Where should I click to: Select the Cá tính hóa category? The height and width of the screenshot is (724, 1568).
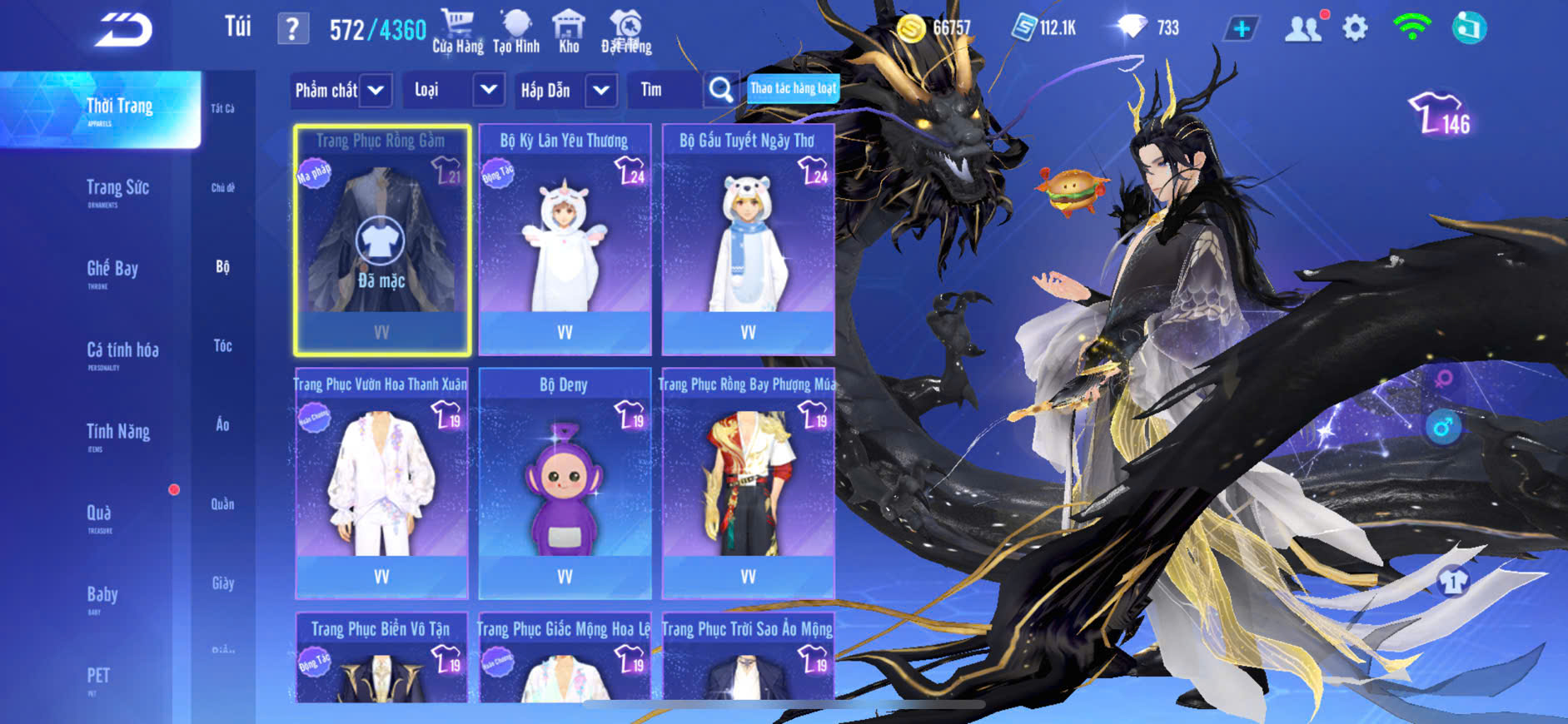tap(122, 352)
